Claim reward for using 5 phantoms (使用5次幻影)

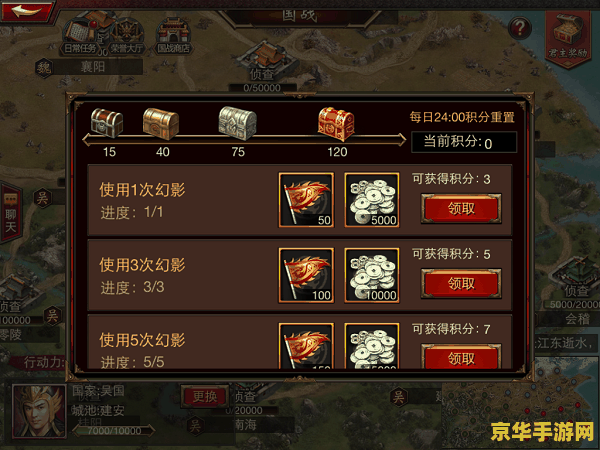point(447,357)
